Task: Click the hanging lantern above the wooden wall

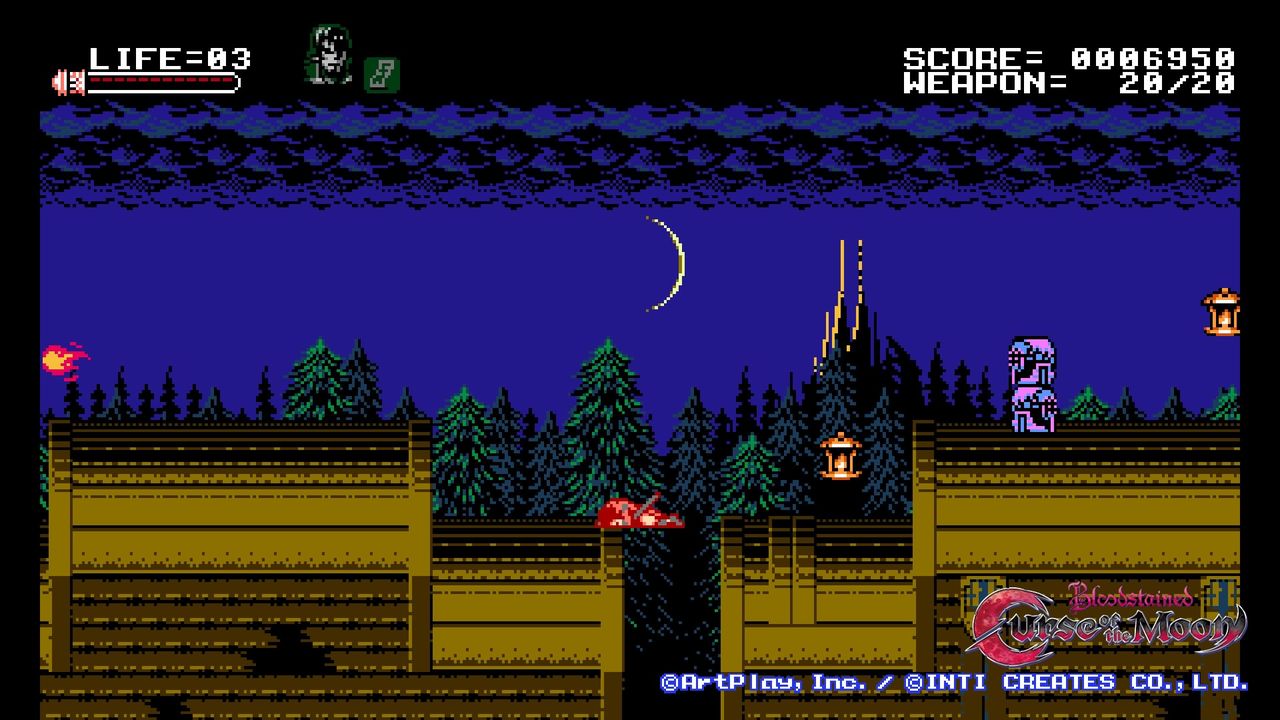Action: coord(840,455)
